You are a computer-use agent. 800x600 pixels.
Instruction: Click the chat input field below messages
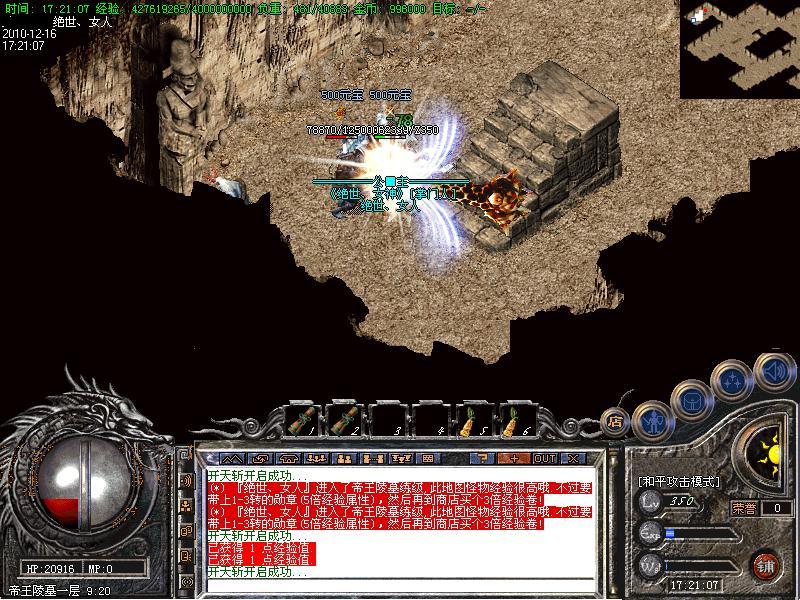point(400,586)
